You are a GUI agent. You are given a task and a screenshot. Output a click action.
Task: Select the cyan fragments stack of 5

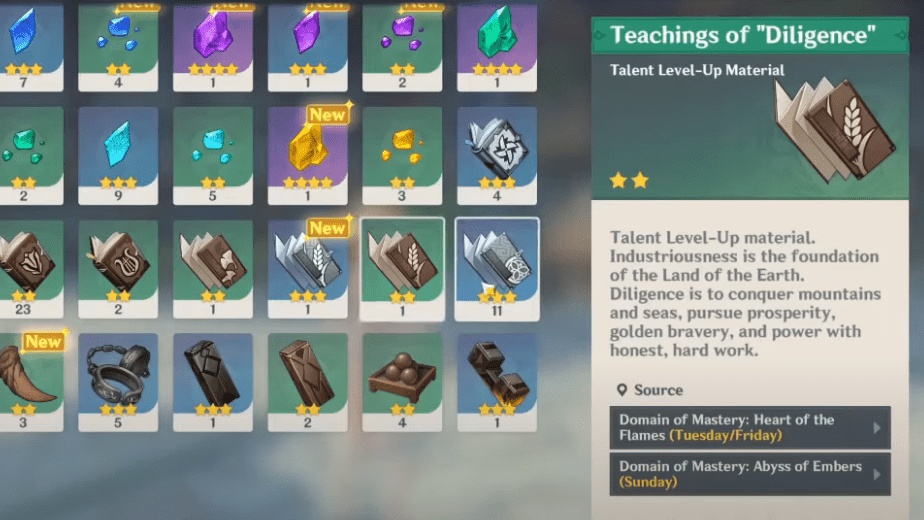(x=213, y=154)
